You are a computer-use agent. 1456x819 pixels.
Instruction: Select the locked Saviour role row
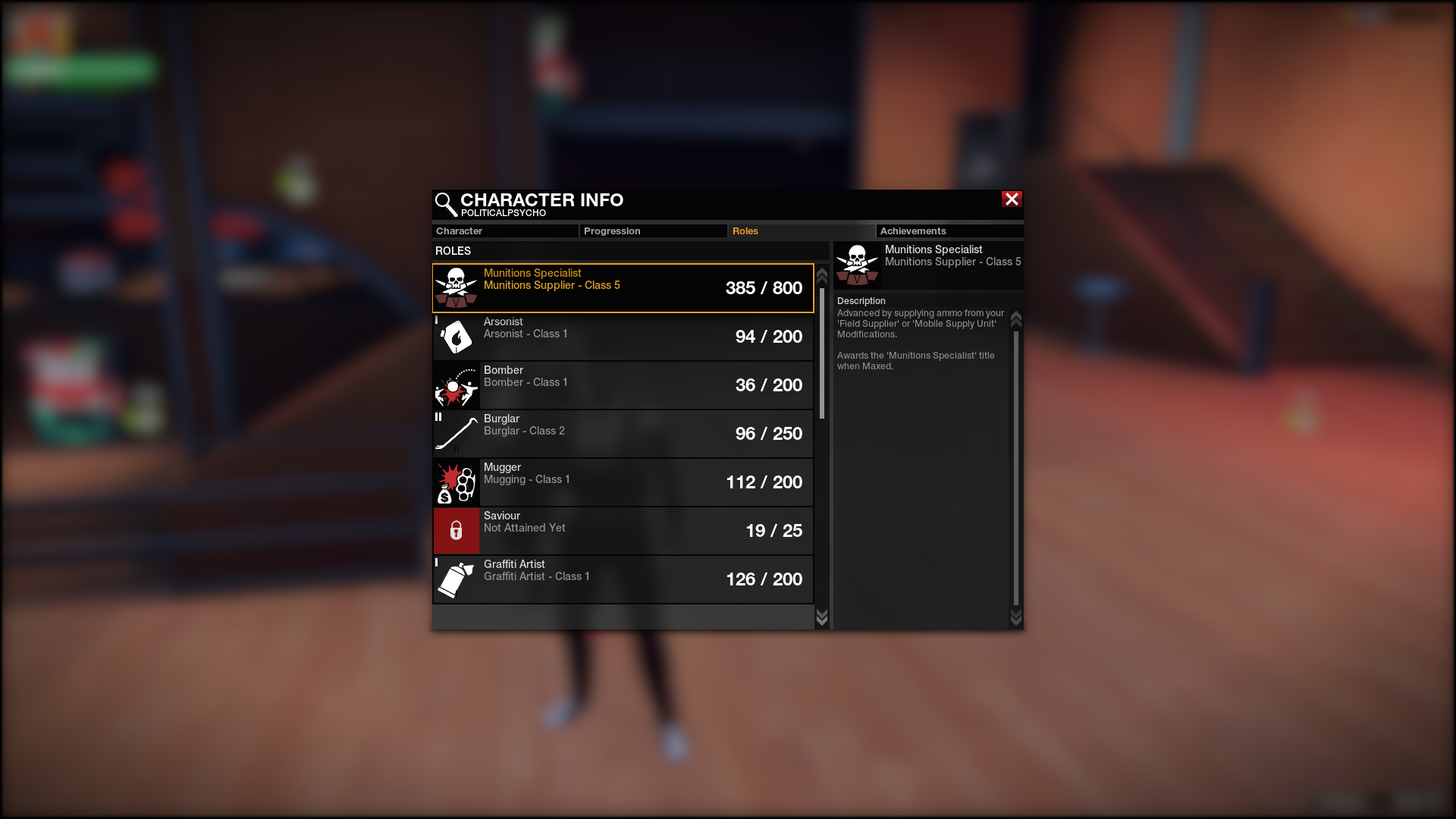pyautogui.click(x=623, y=531)
